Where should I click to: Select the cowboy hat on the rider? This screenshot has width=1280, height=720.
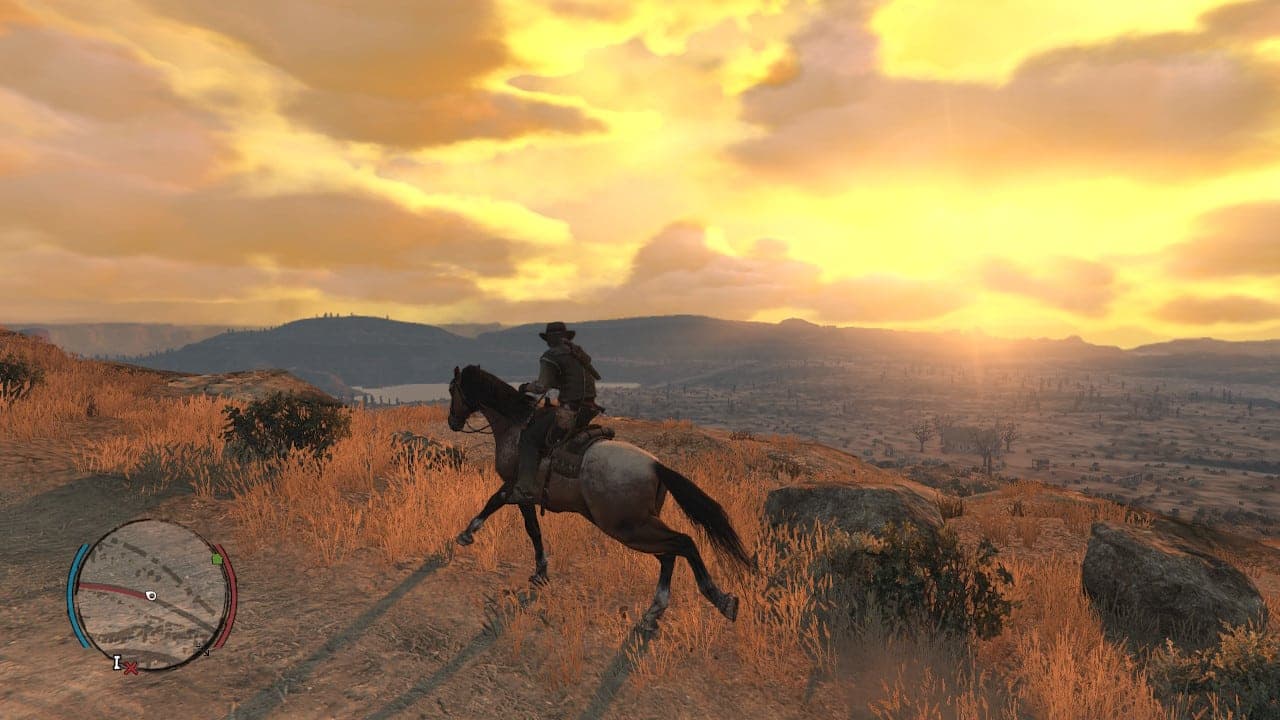coord(556,329)
